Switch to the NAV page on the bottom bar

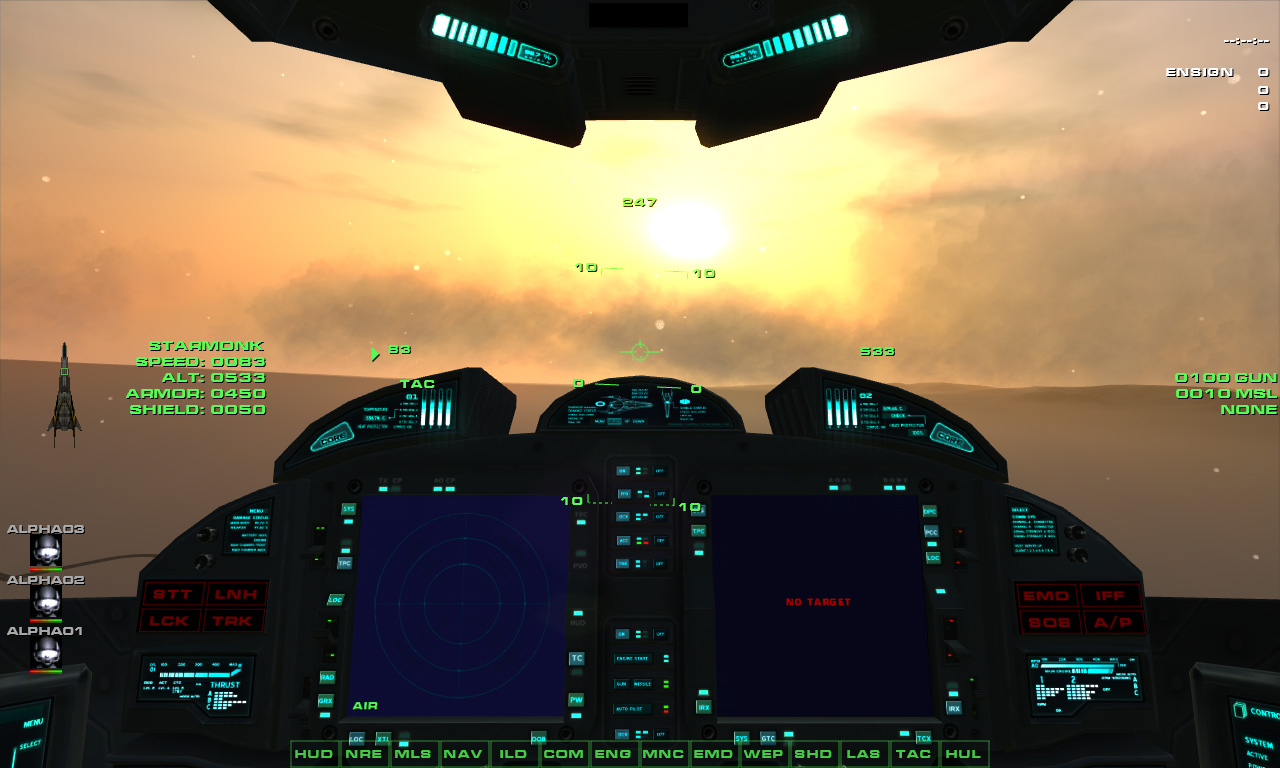tap(465, 754)
